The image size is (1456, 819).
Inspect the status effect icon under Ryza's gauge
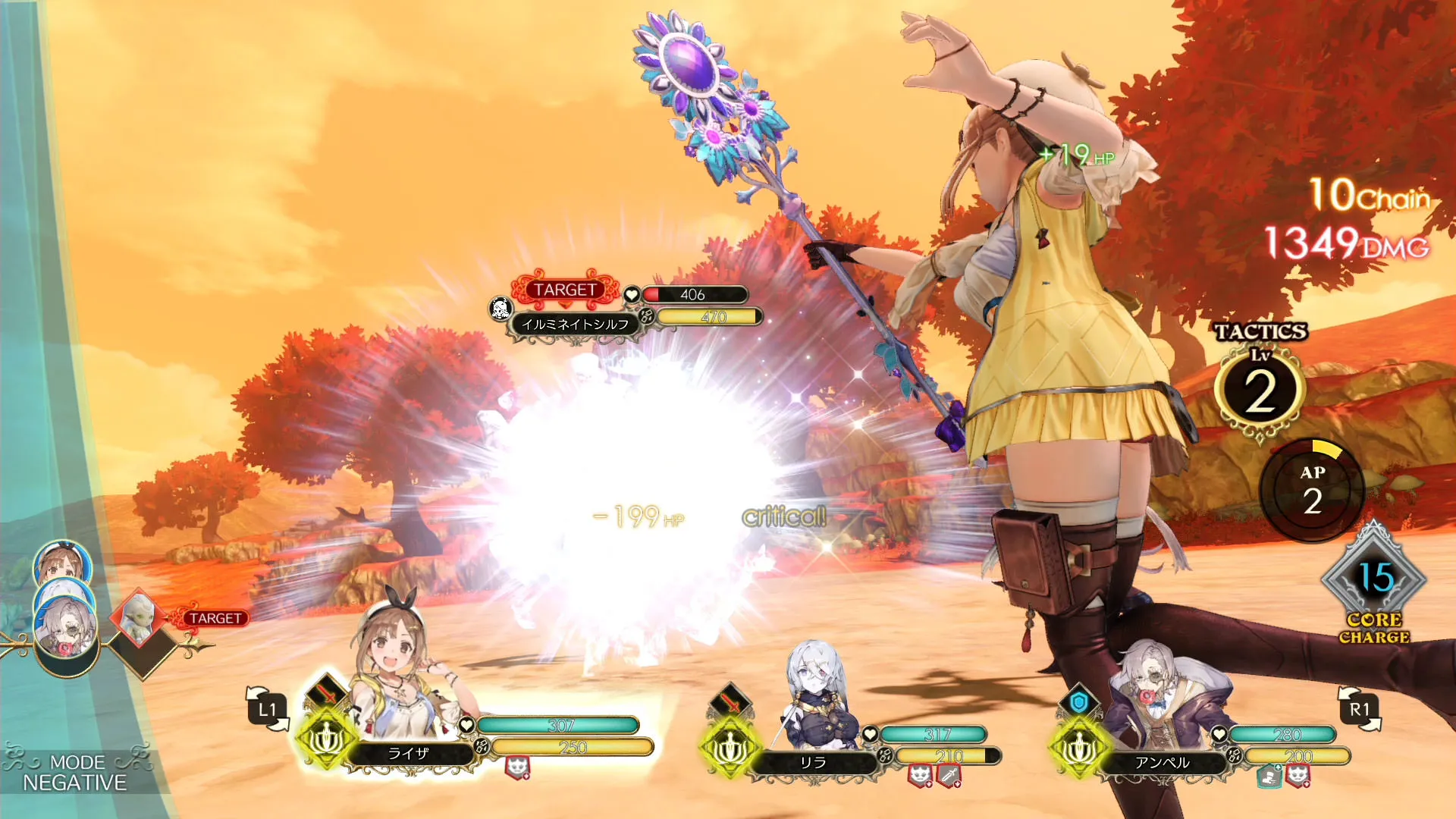pyautogui.click(x=517, y=768)
